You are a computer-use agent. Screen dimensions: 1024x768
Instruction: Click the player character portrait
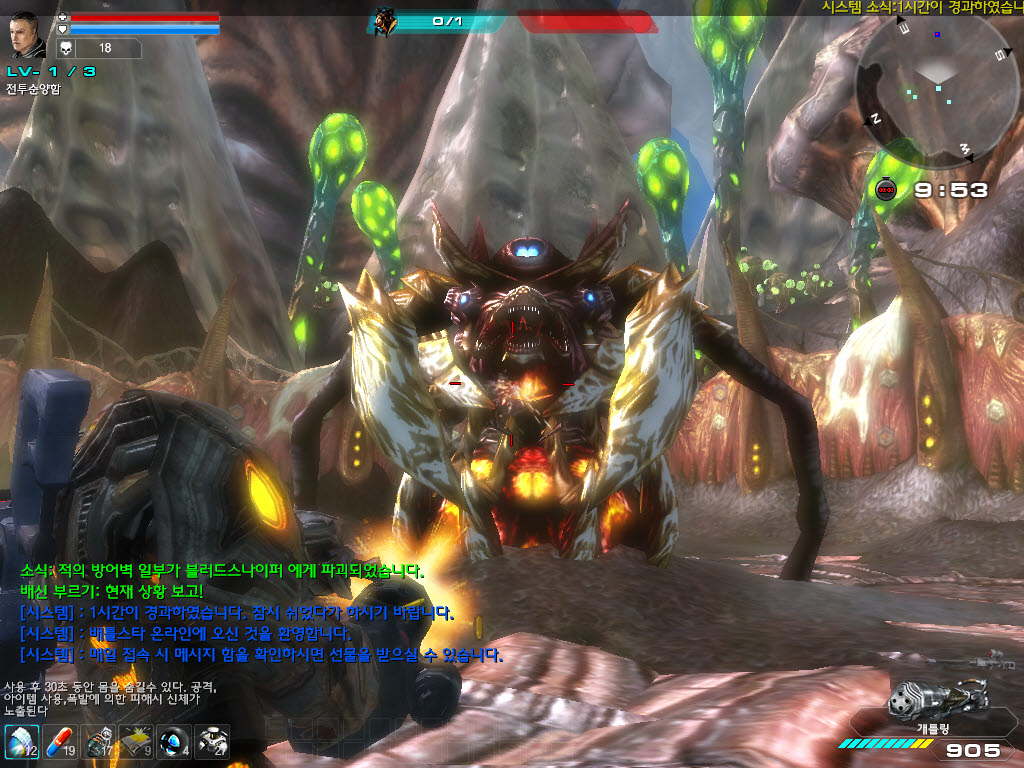(x=26, y=35)
